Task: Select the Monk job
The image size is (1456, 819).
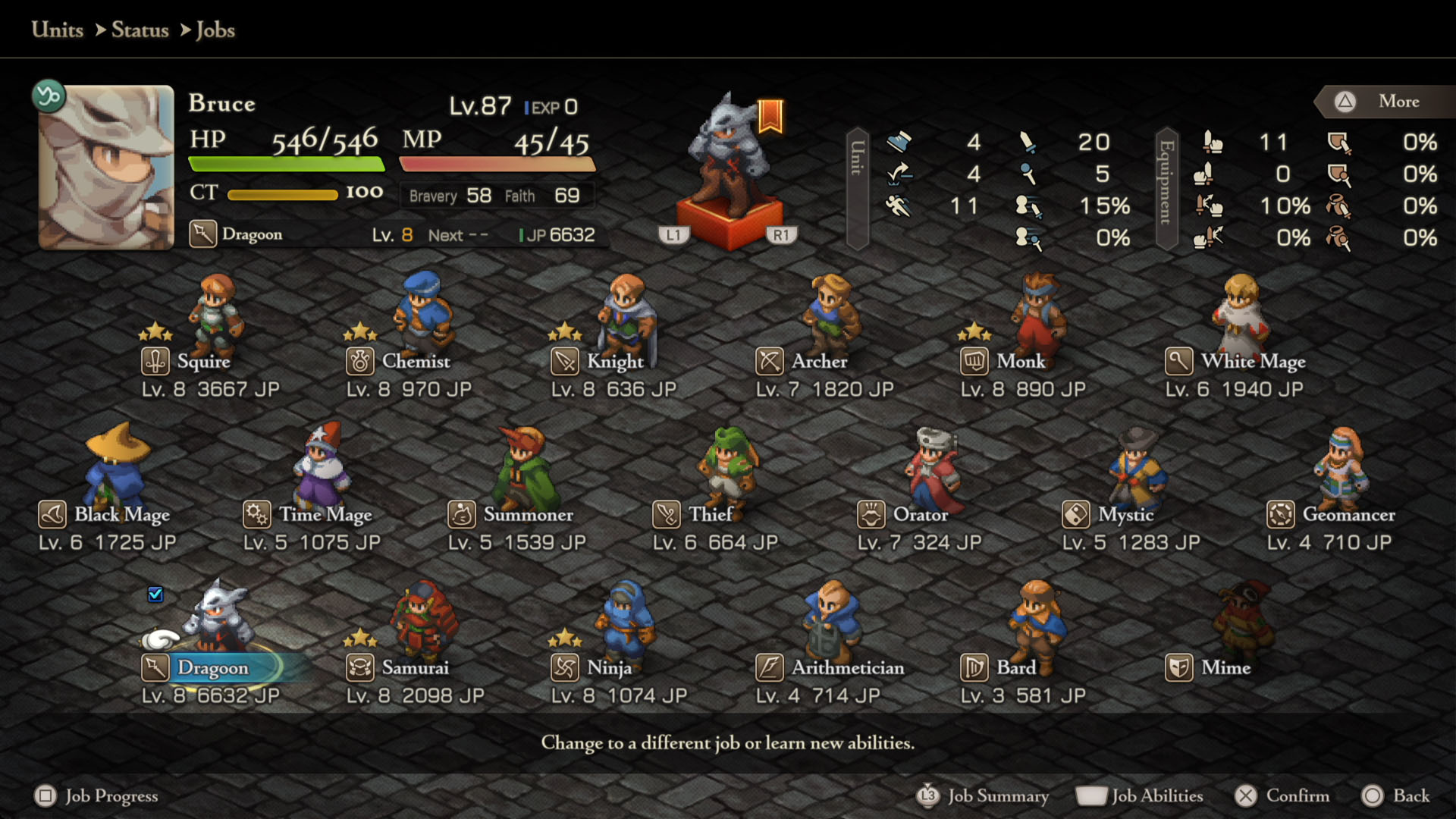Action: coord(1020,362)
